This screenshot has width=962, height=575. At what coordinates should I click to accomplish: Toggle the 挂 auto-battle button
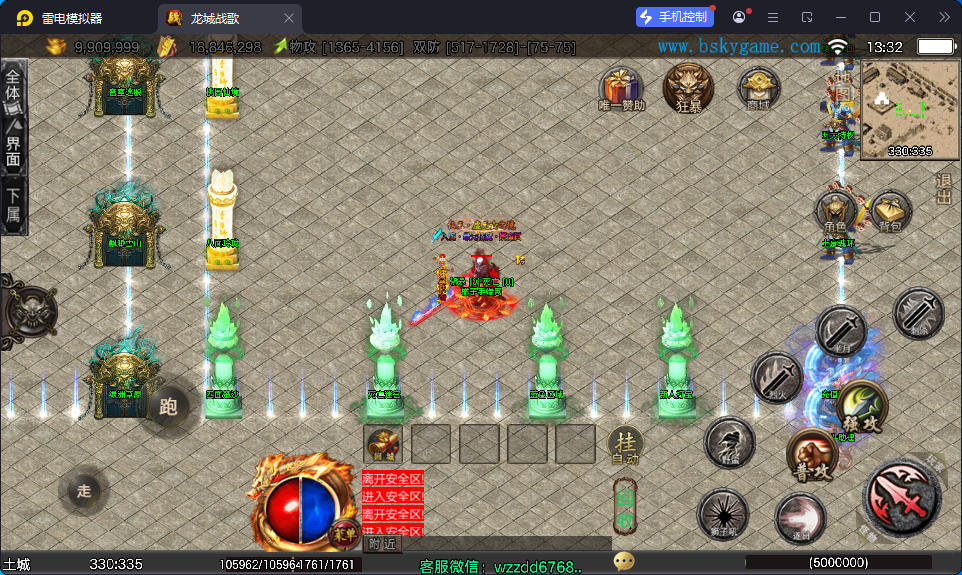[625, 444]
